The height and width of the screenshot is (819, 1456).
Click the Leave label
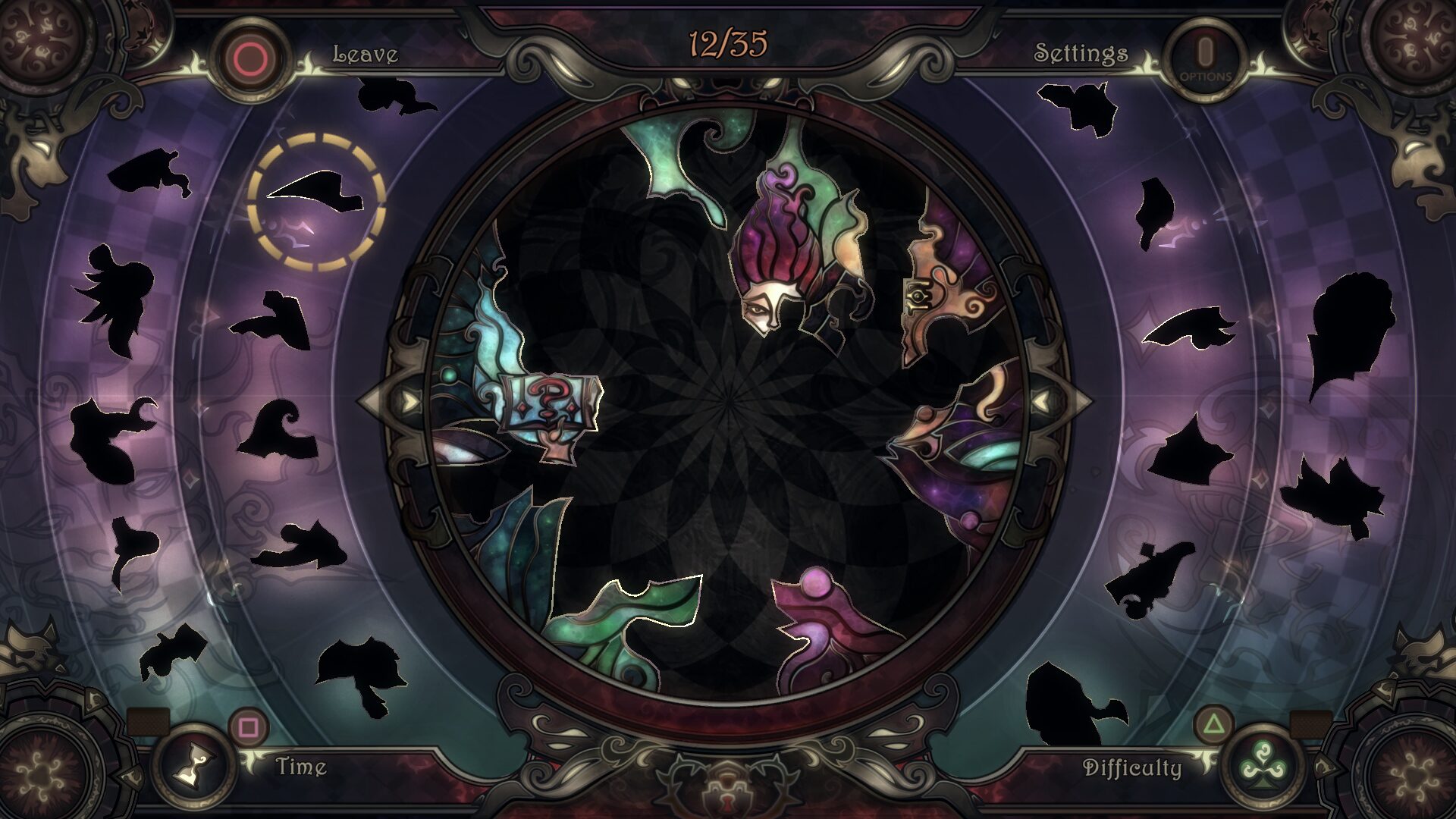364,54
